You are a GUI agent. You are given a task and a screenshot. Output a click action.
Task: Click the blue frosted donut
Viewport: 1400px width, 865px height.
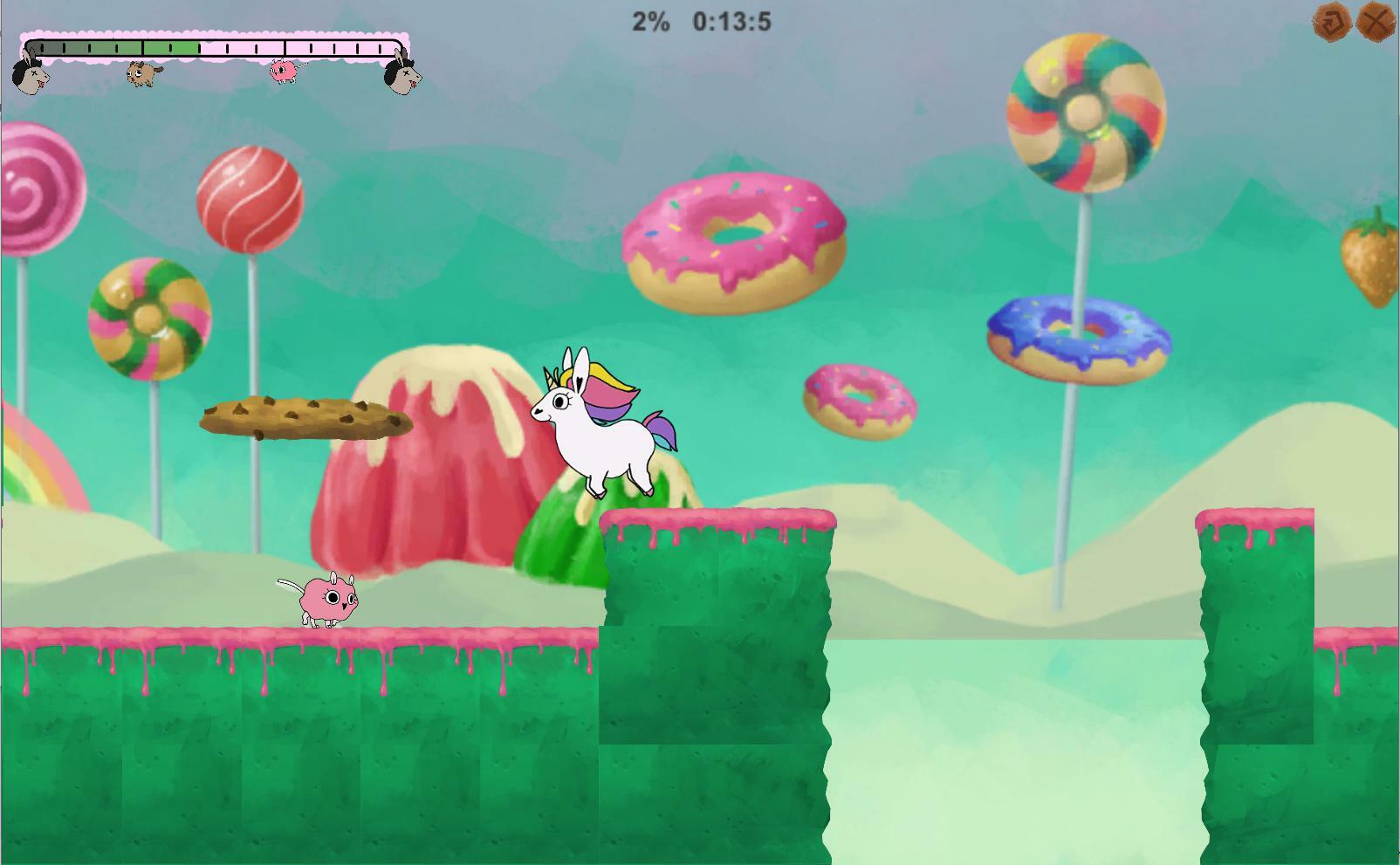coord(1081,338)
